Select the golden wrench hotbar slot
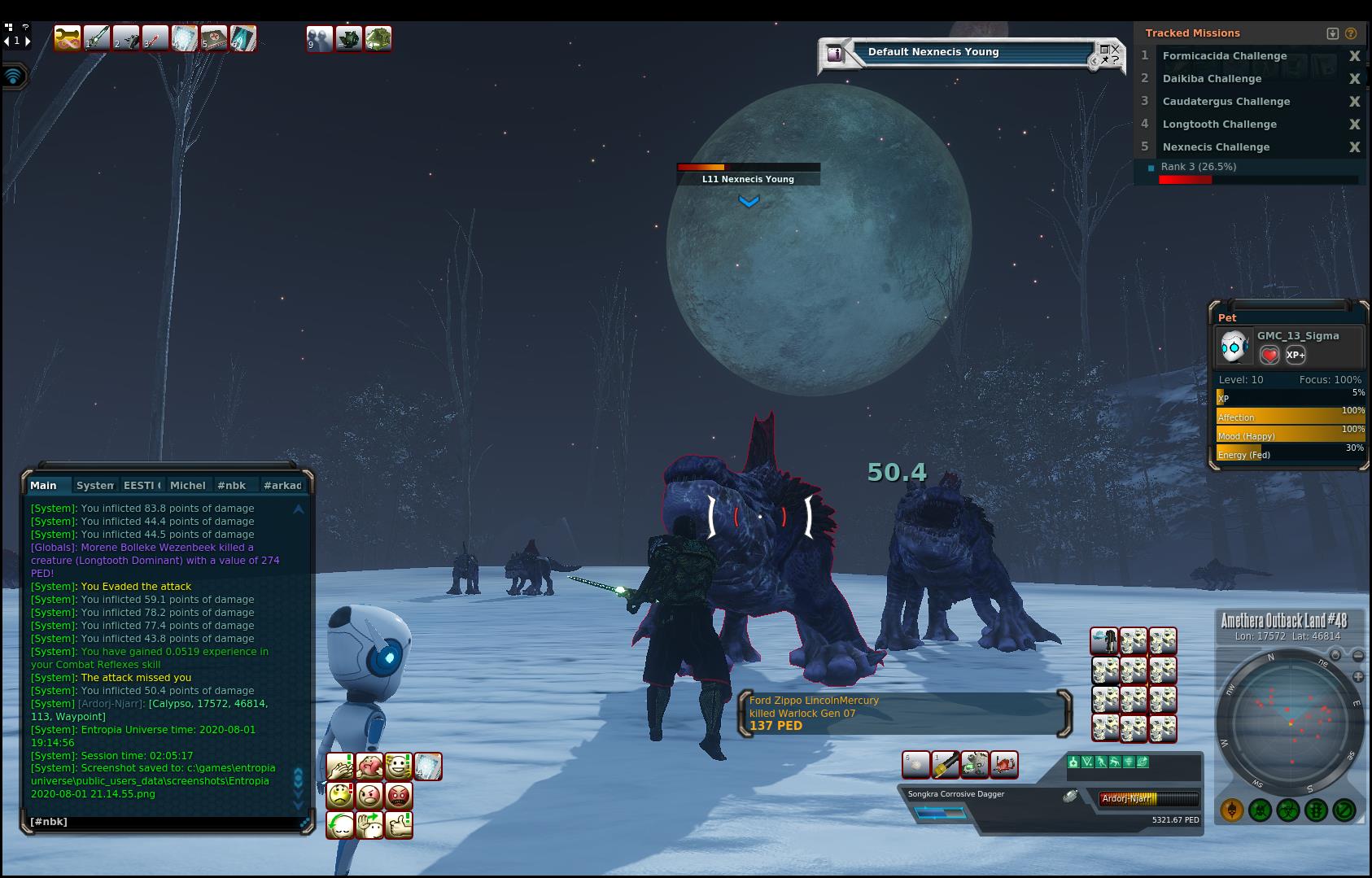This screenshot has width=1372, height=878. 68,38
